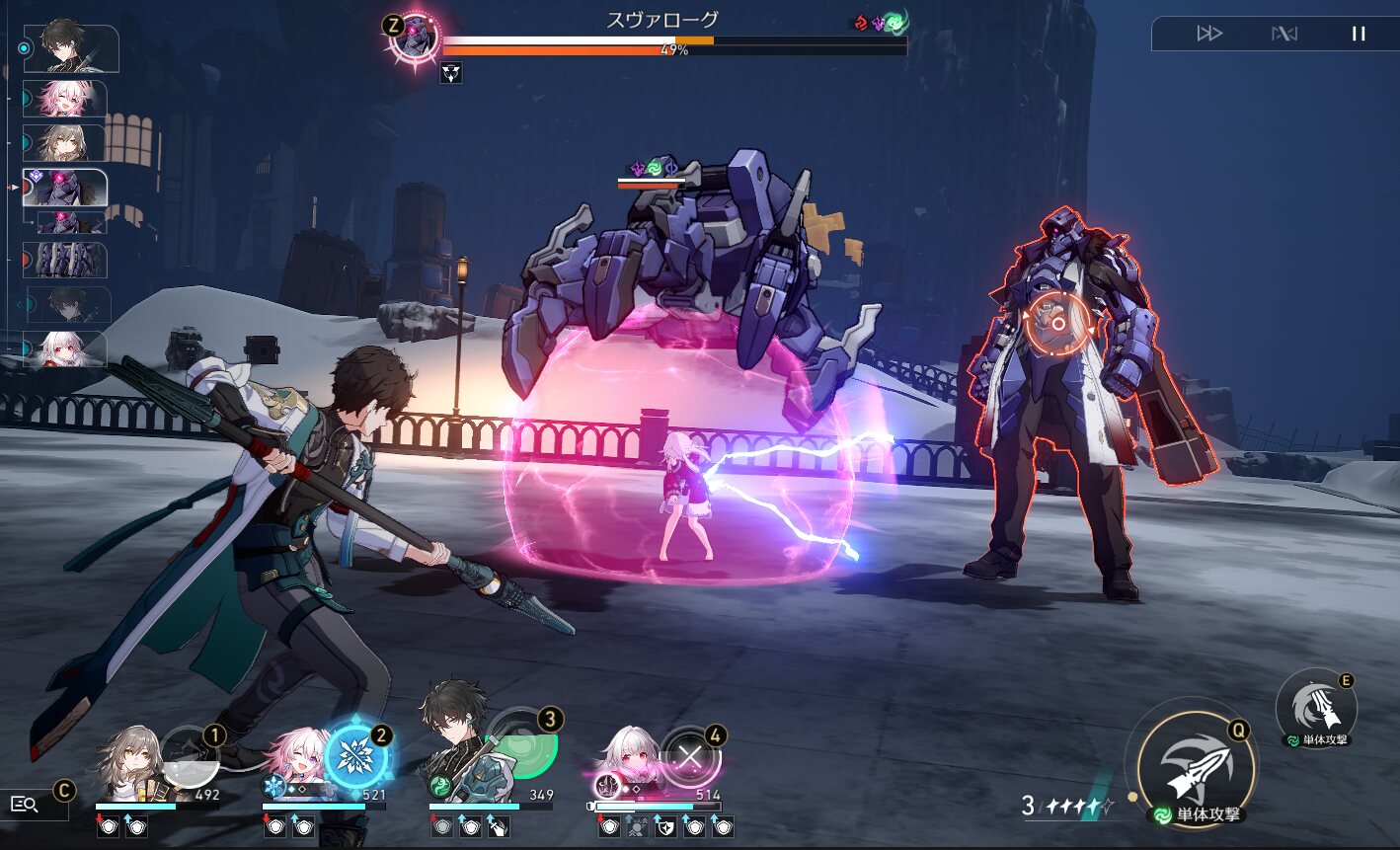Activate Clara's crossed-swords ultimate
The width and height of the screenshot is (1400, 850).
pos(689,758)
